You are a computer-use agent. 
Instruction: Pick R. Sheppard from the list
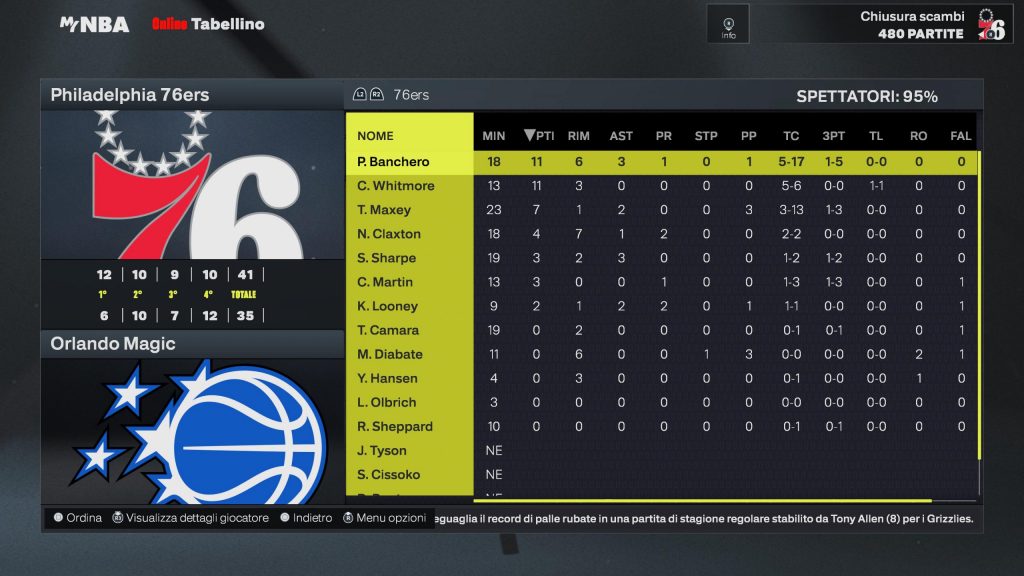coord(395,426)
